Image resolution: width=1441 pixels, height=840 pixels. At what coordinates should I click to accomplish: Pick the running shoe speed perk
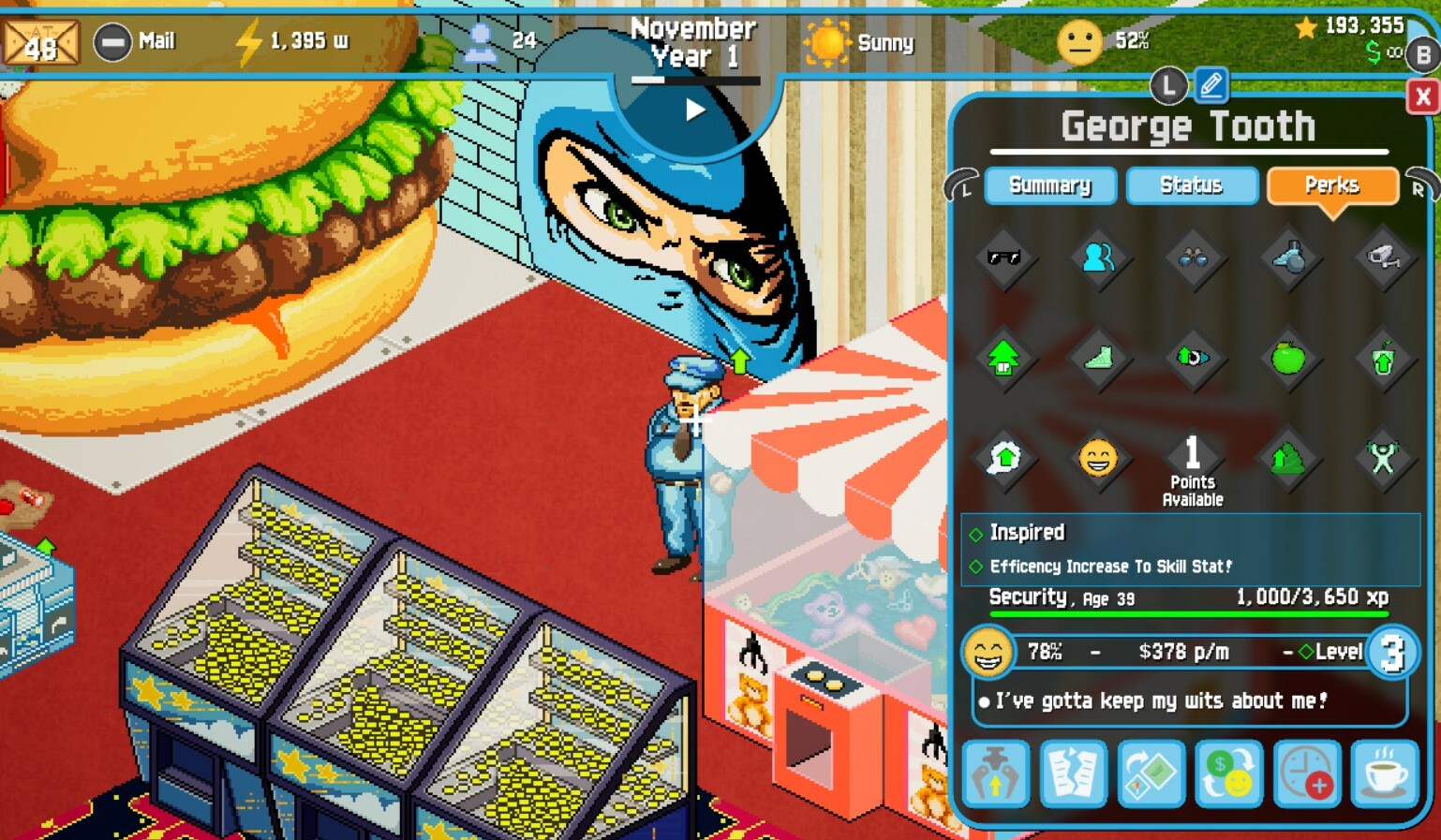coord(1098,361)
